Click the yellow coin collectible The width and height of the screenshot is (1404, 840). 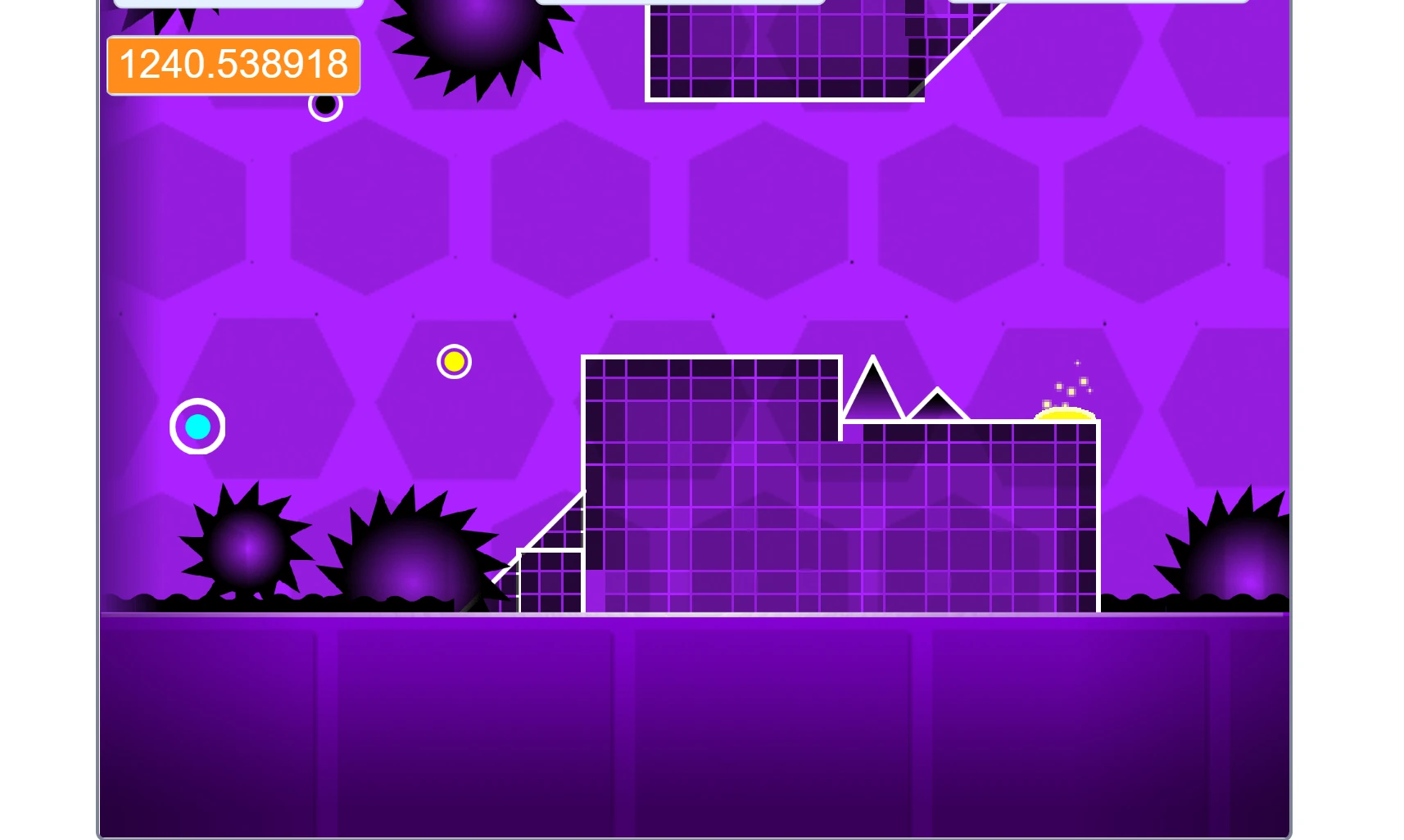click(454, 361)
